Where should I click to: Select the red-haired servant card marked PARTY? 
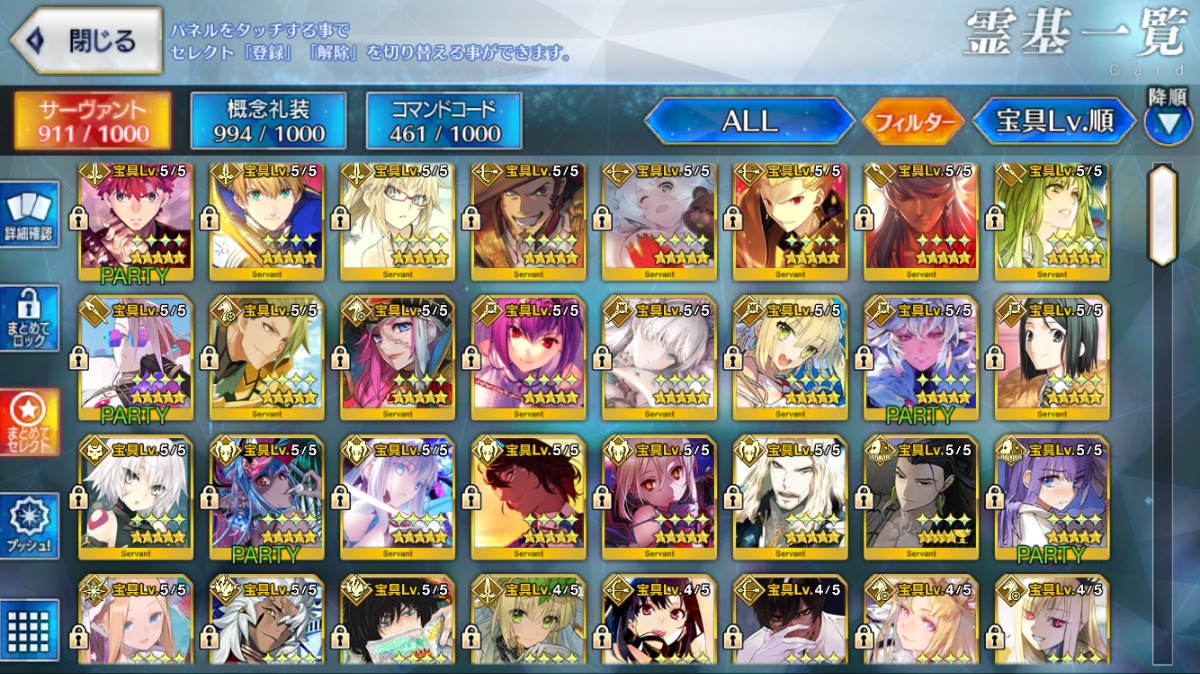133,220
